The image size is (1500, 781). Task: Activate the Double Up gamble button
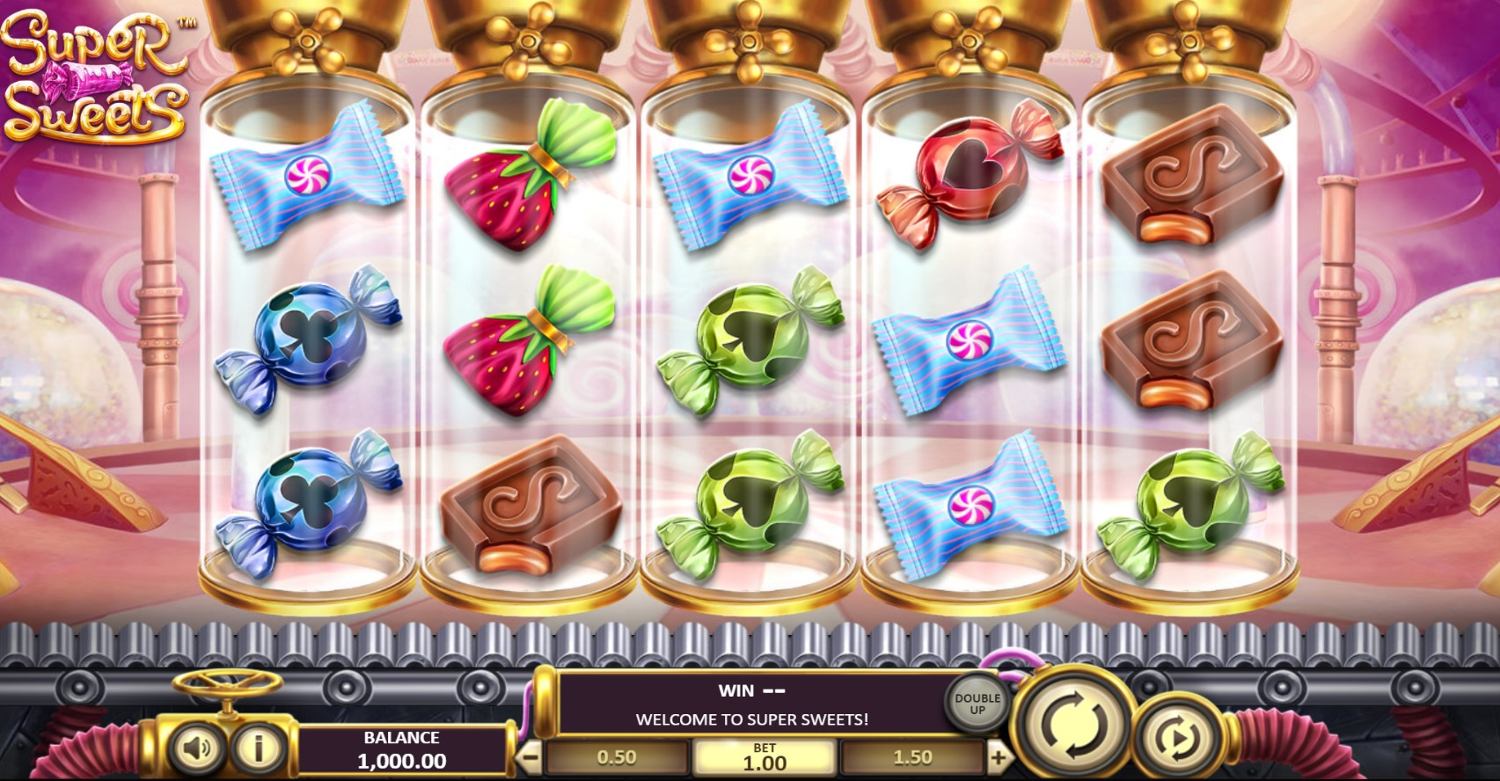977,704
